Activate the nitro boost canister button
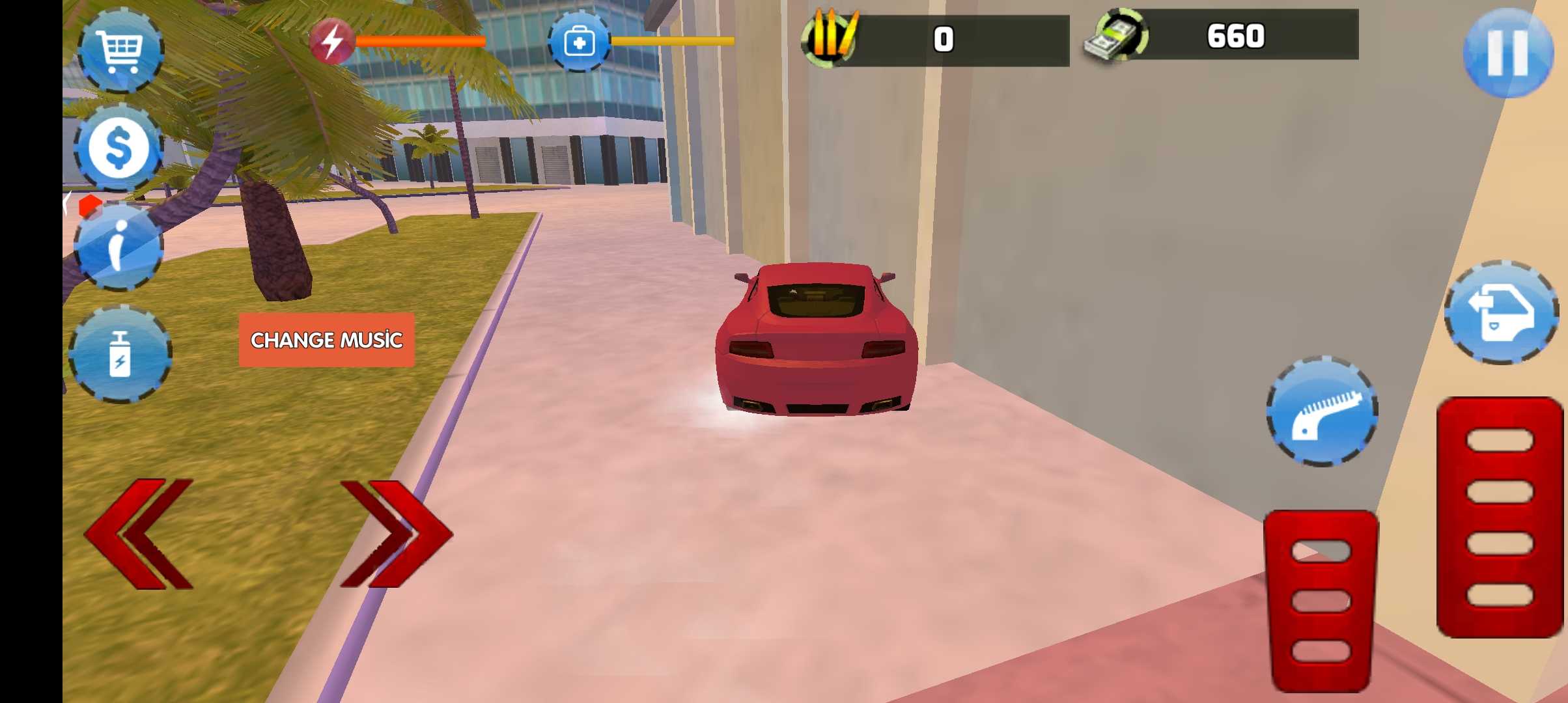This screenshot has width=1568, height=703. [120, 353]
